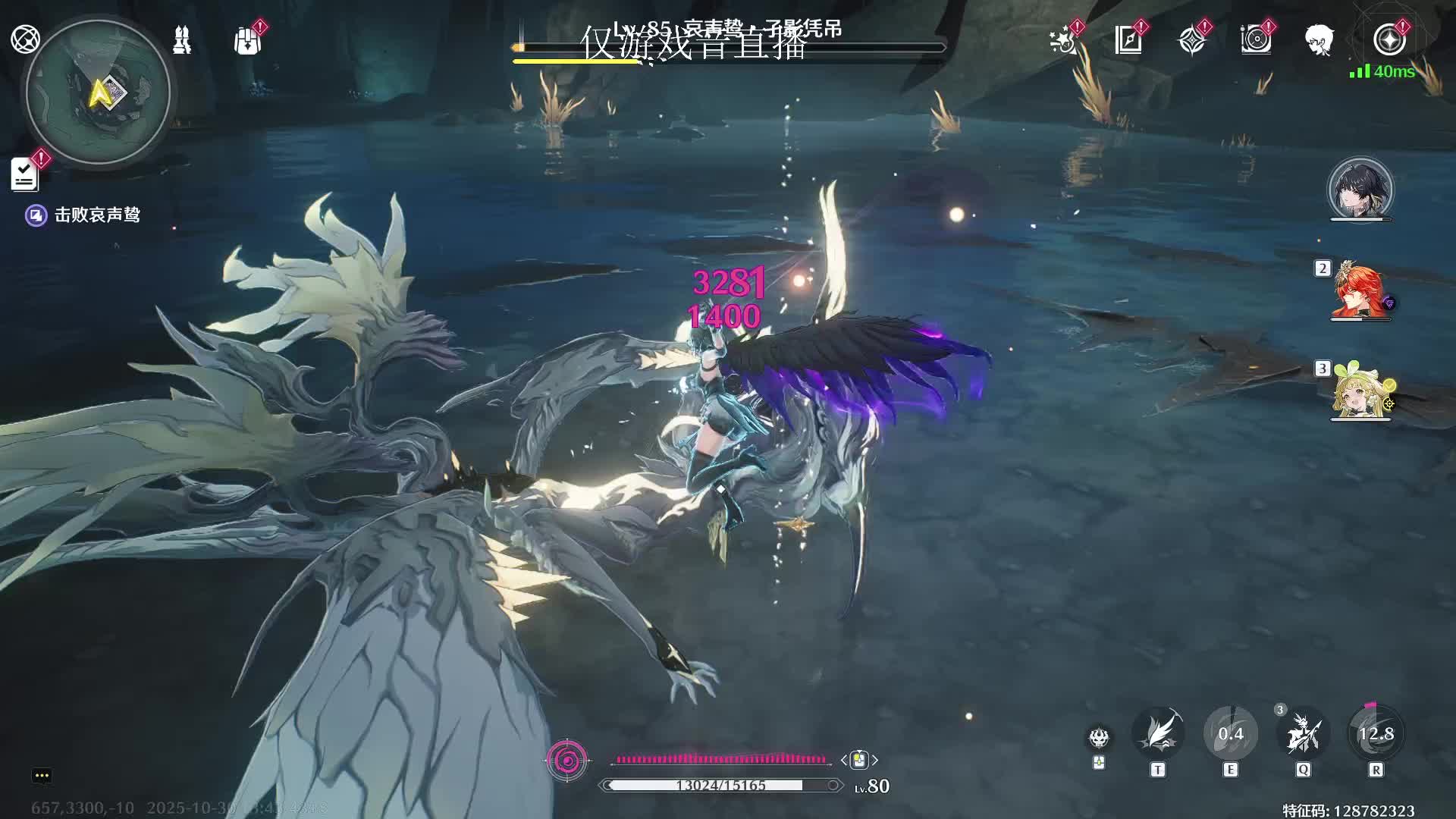The image size is (1456, 819).
Task: Select the dark-haired active character portrait
Action: [x=1360, y=190]
